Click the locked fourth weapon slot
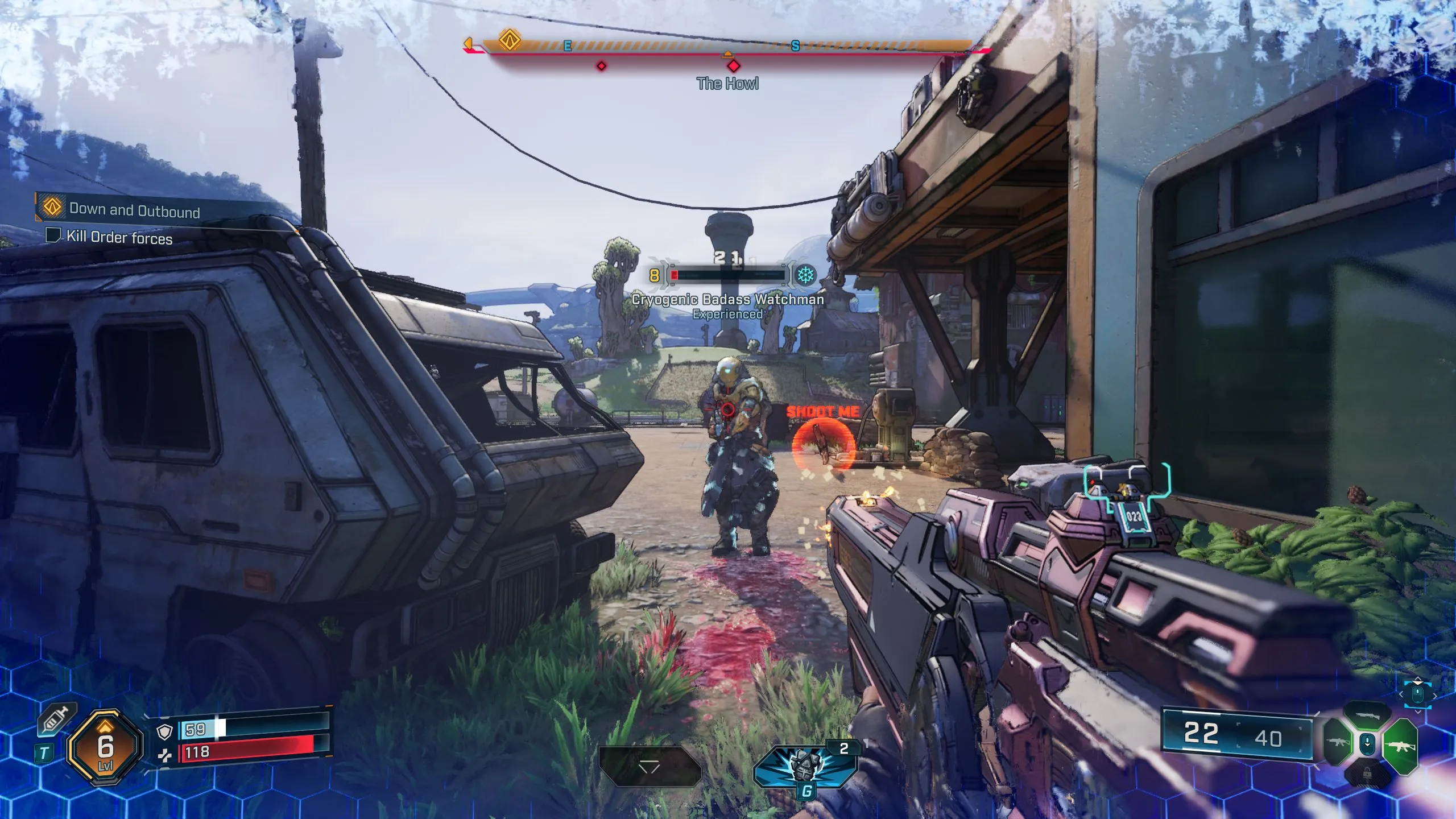The width and height of the screenshot is (1456, 819). (1367, 773)
